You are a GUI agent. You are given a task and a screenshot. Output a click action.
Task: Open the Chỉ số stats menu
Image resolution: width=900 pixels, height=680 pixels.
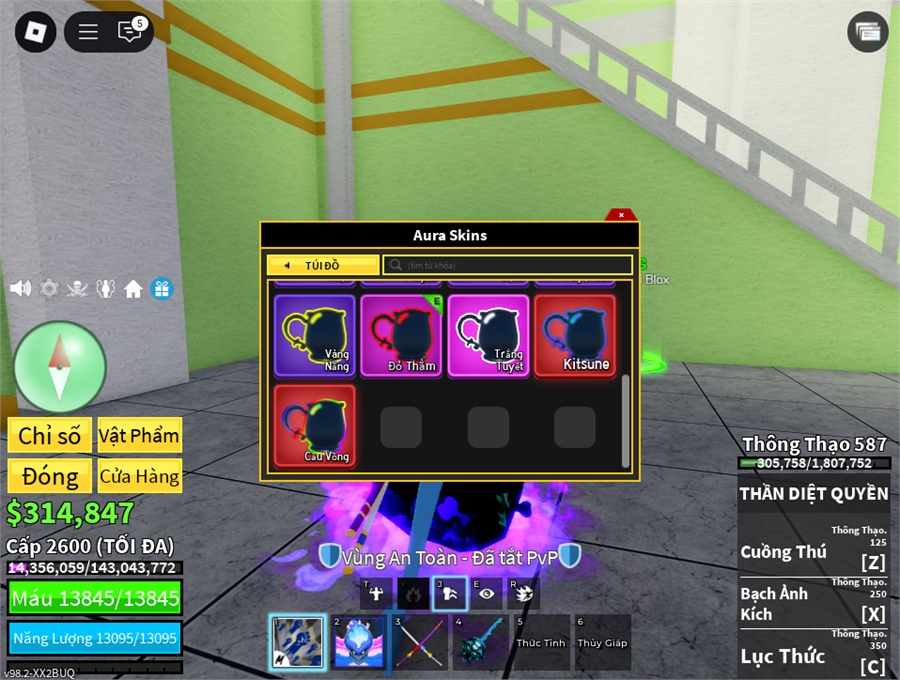[x=49, y=435]
